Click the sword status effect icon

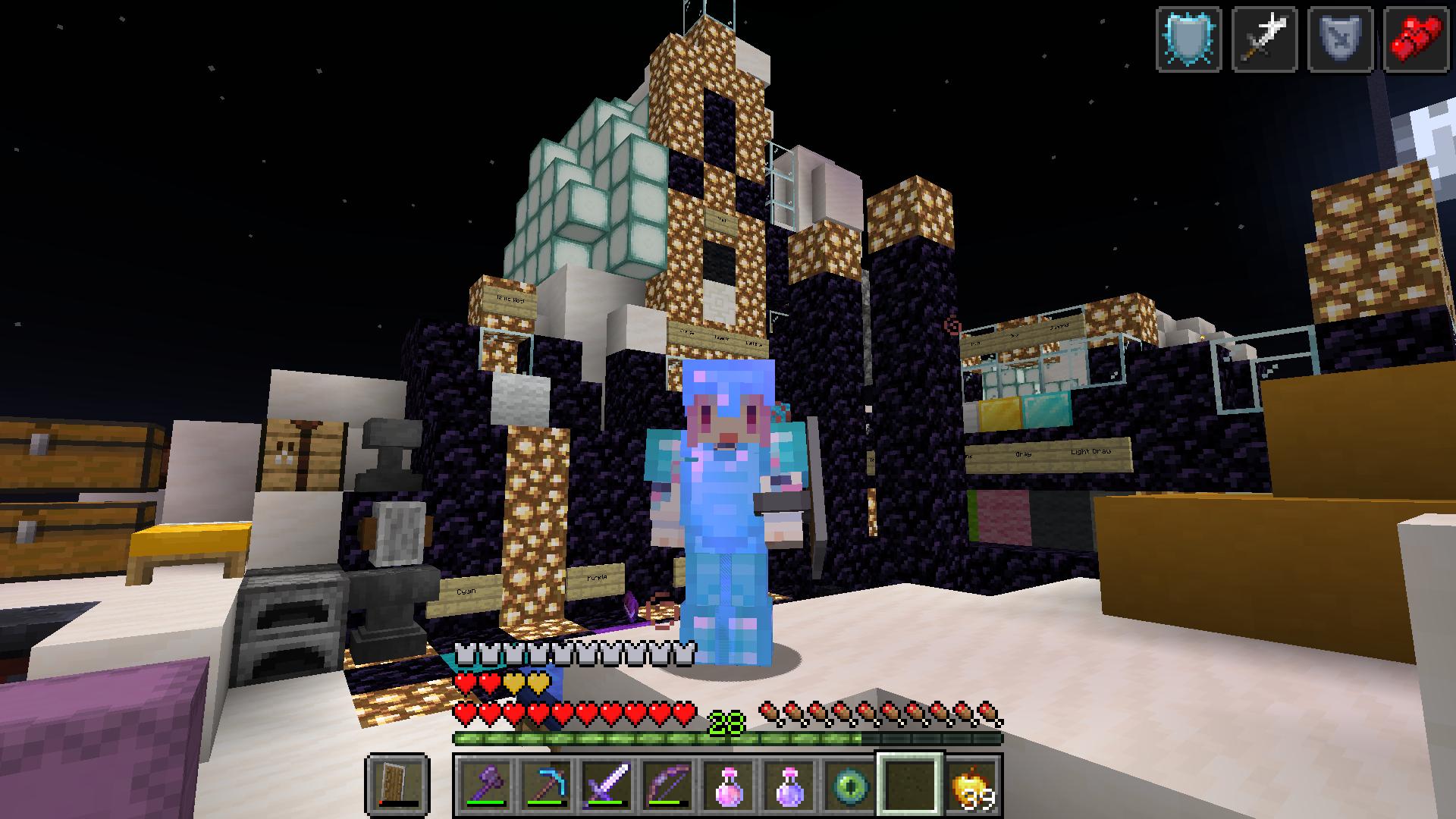click(1264, 39)
